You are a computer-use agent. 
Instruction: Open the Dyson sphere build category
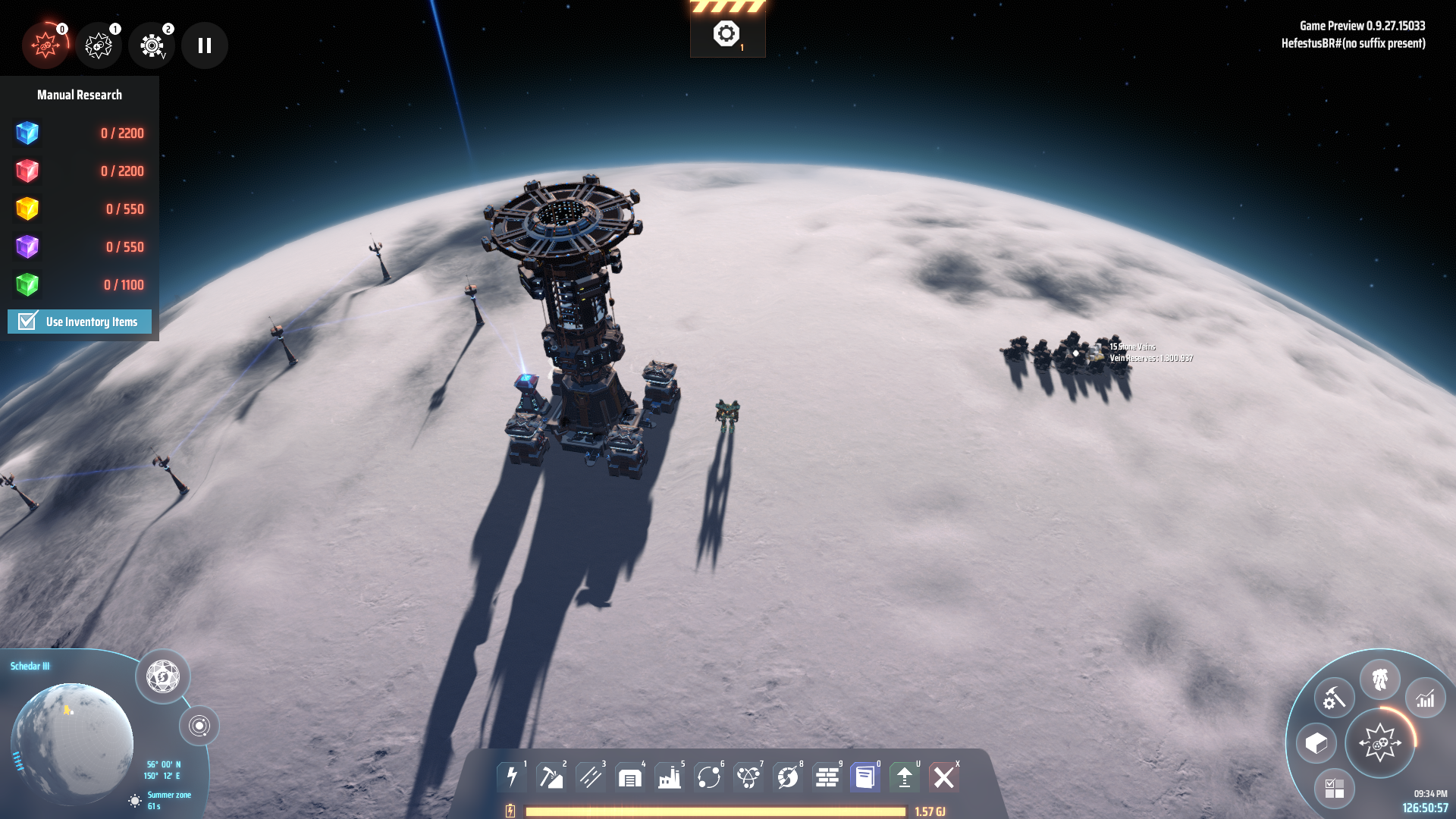click(788, 777)
